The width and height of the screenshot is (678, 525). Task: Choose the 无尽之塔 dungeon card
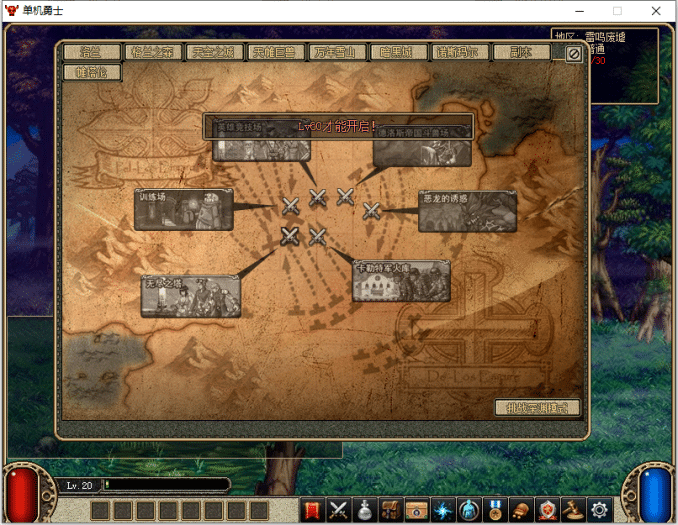pos(190,297)
